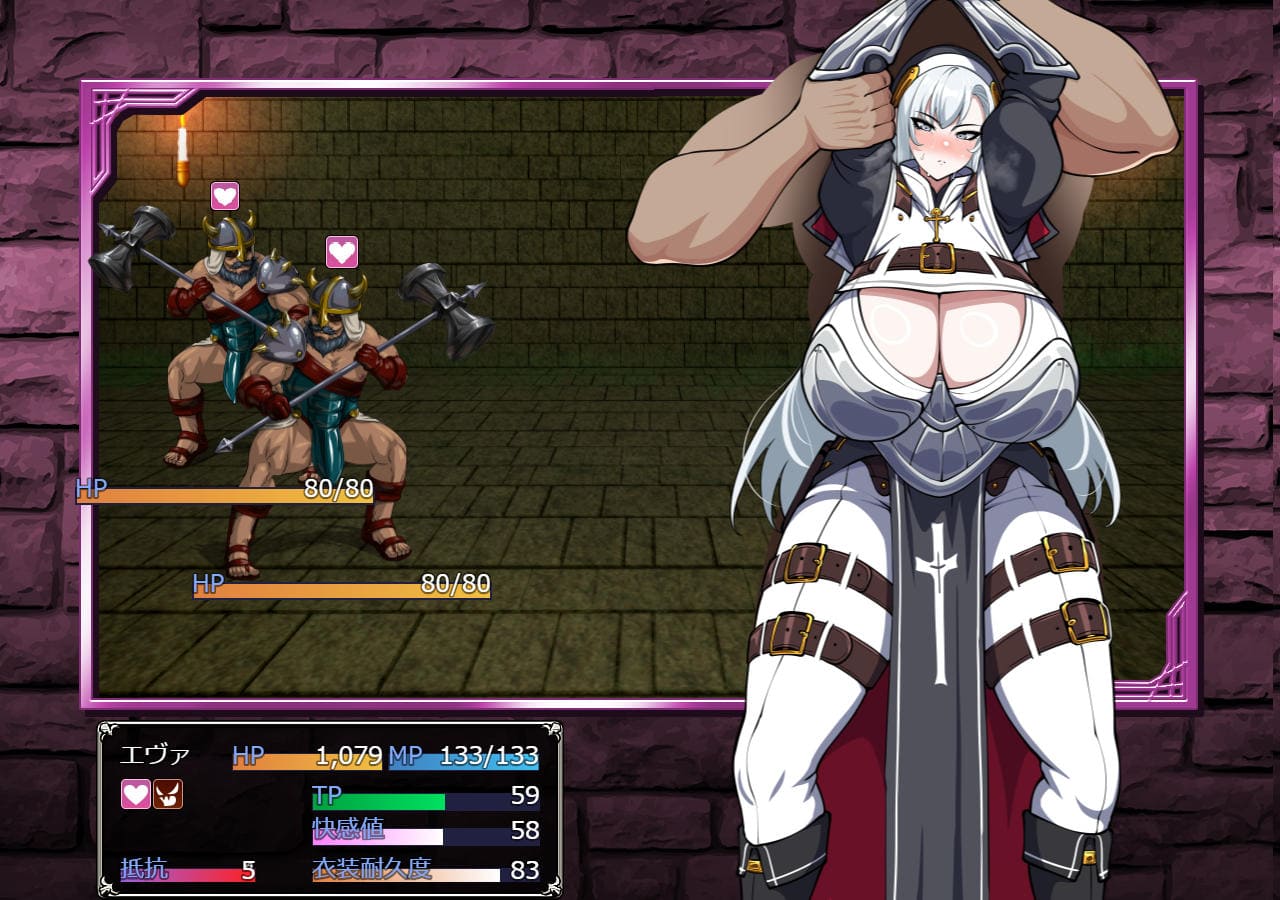The image size is (1280, 900).
Task: Click the pink heart status icon under エヴァ
Action: click(136, 795)
